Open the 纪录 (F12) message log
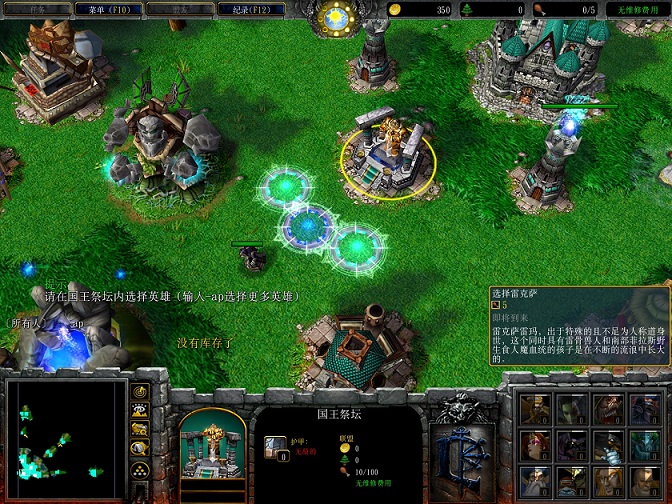 [x=253, y=9]
